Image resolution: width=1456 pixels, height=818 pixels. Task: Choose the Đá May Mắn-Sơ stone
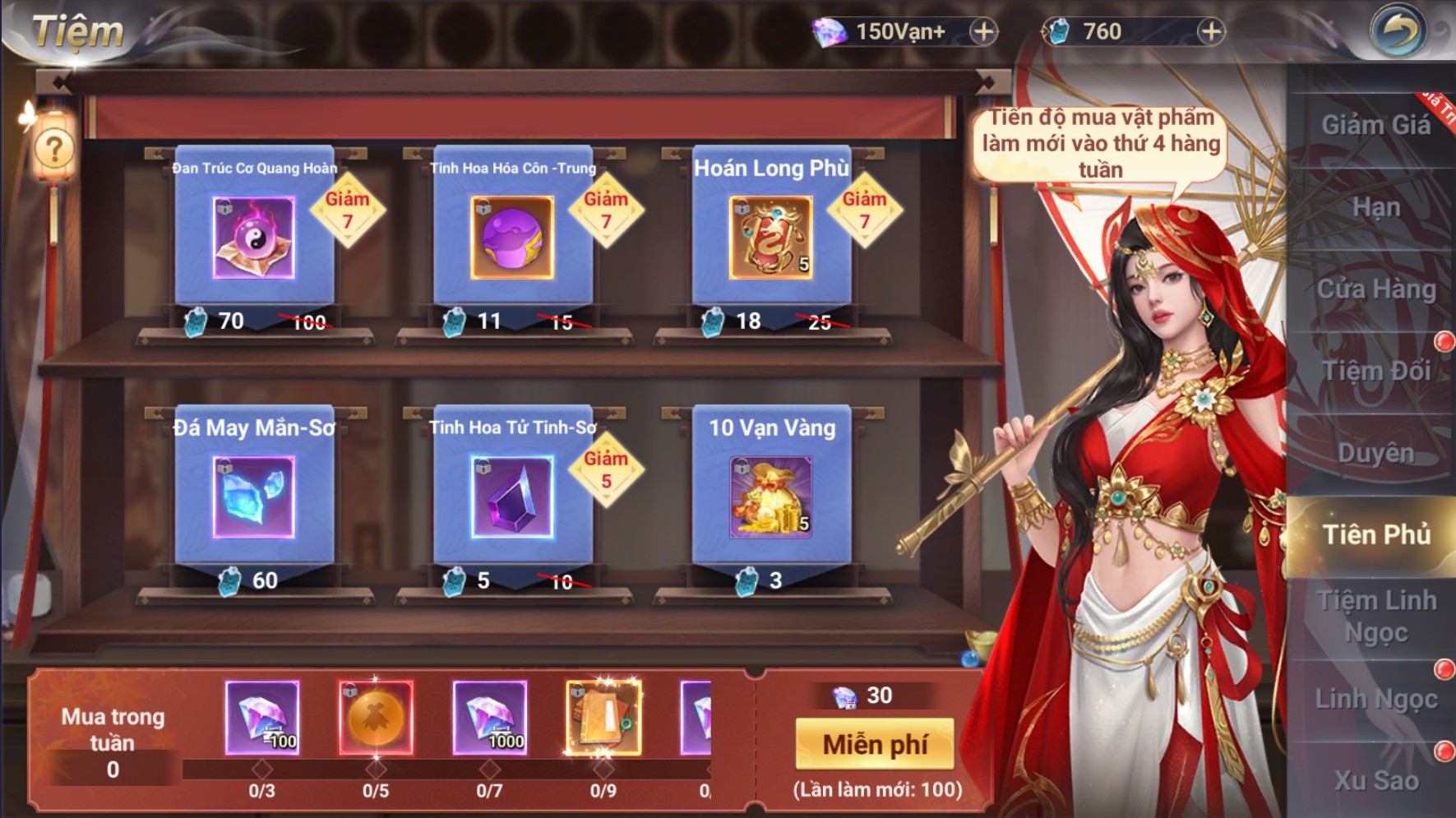coord(253,497)
